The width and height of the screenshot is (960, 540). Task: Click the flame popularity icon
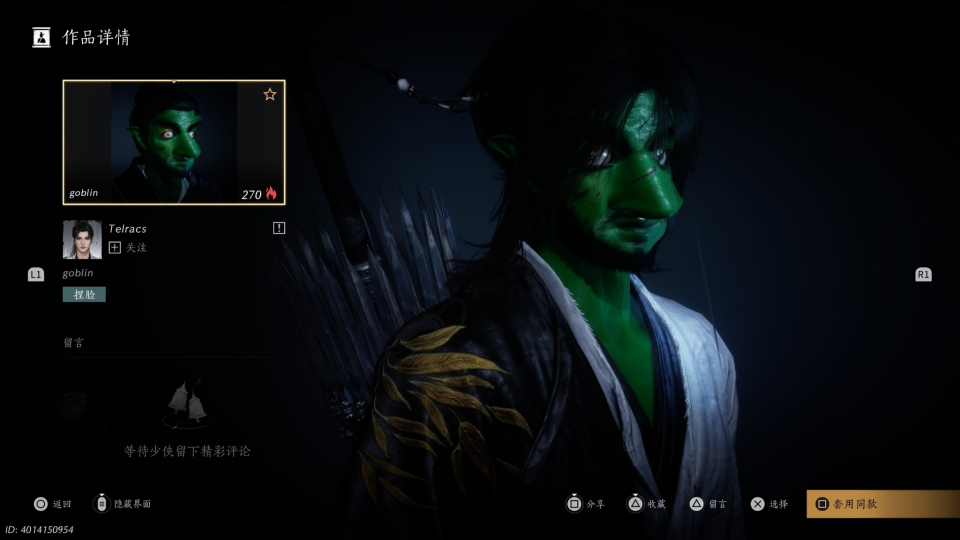pos(271,194)
